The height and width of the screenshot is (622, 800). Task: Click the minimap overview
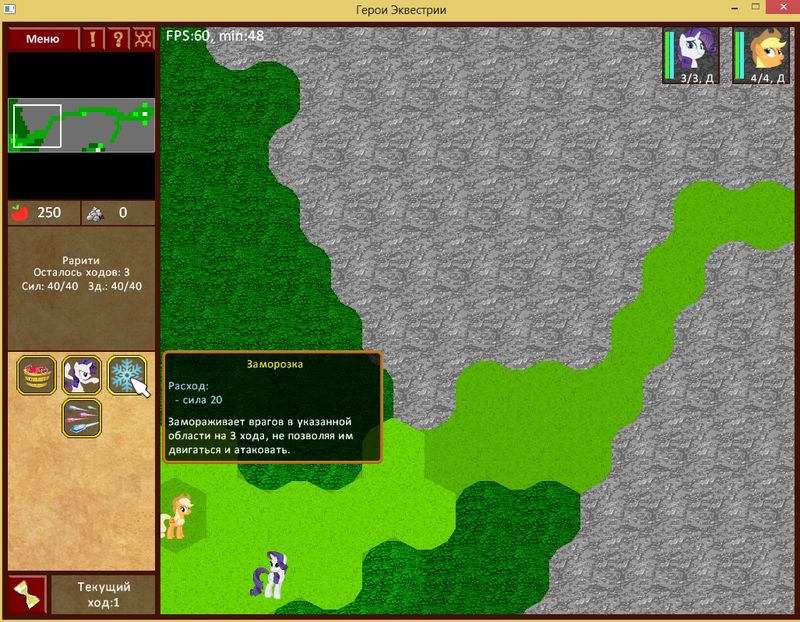(x=81, y=124)
